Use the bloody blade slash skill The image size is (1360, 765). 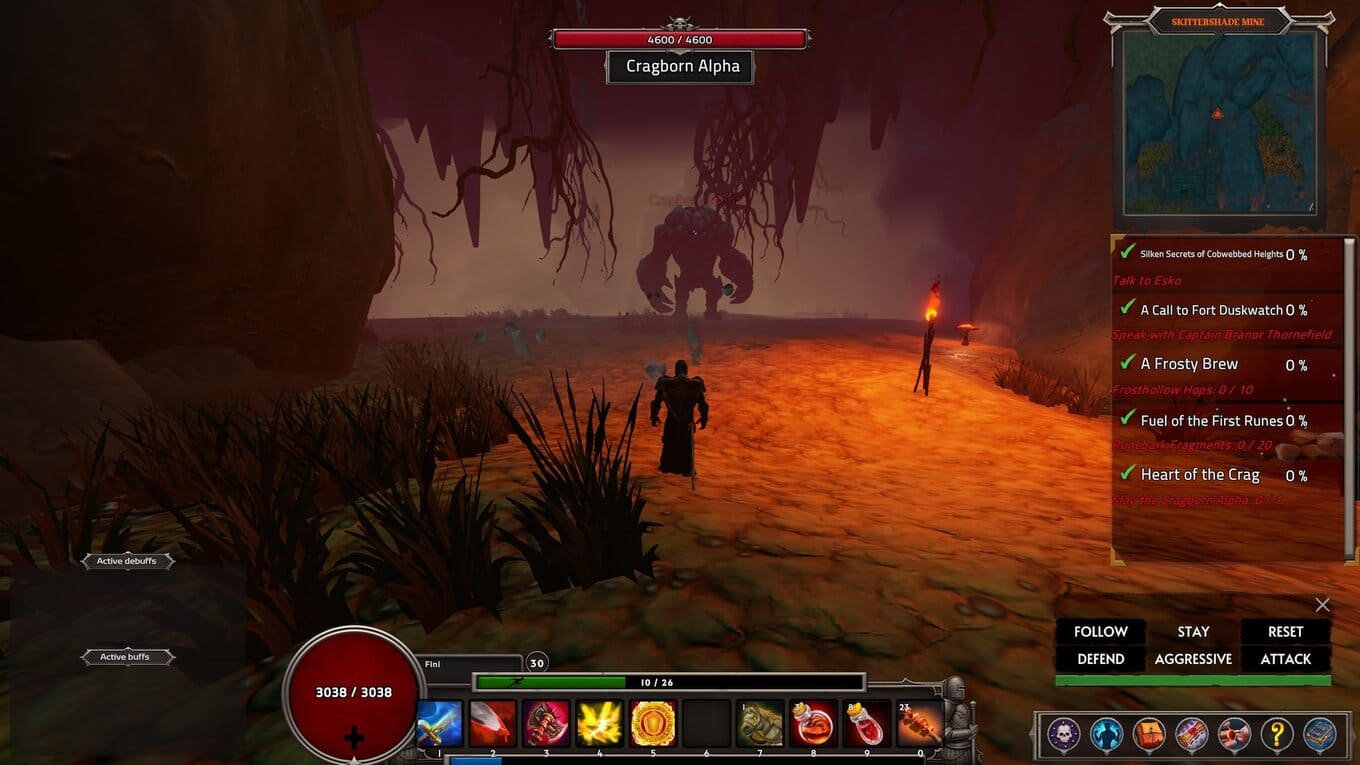(x=493, y=723)
